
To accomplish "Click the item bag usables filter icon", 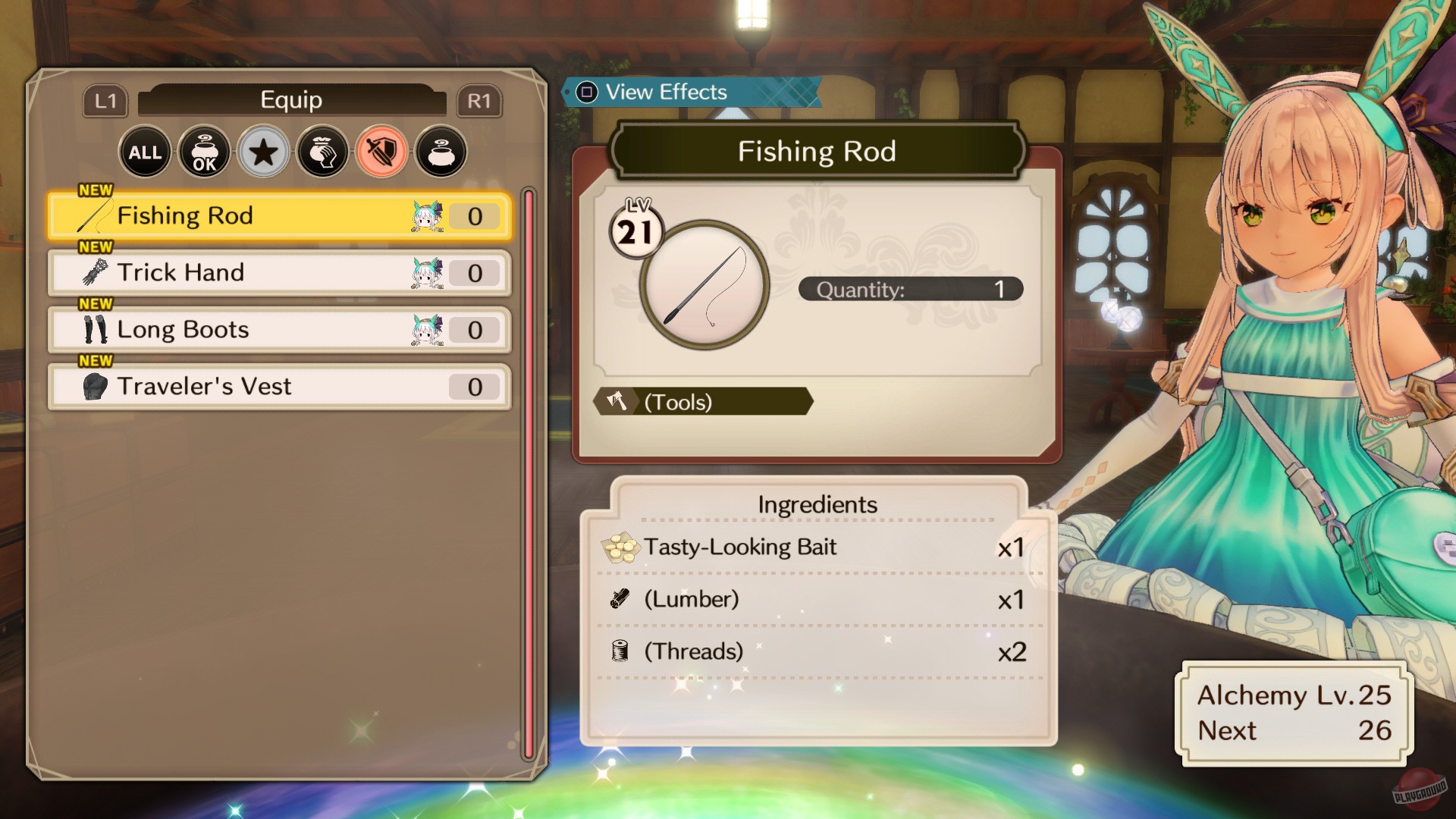I will pyautogui.click(x=322, y=152).
